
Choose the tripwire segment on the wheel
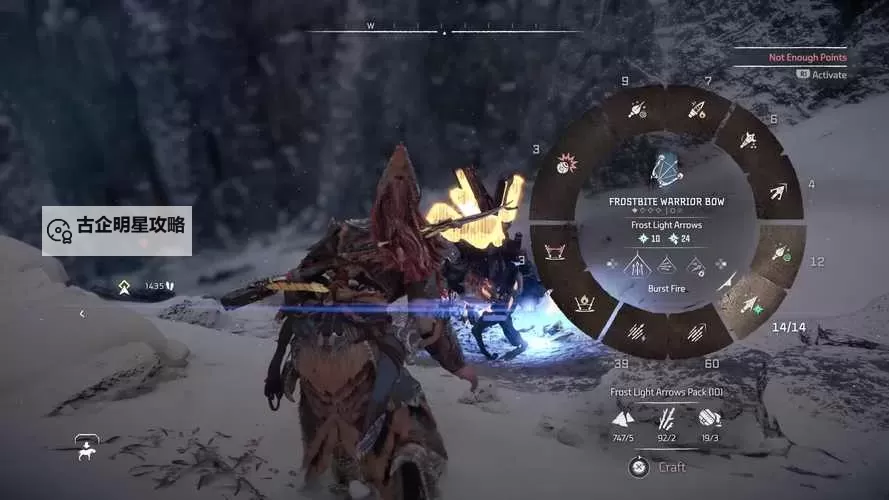pyautogui.click(x=555, y=250)
